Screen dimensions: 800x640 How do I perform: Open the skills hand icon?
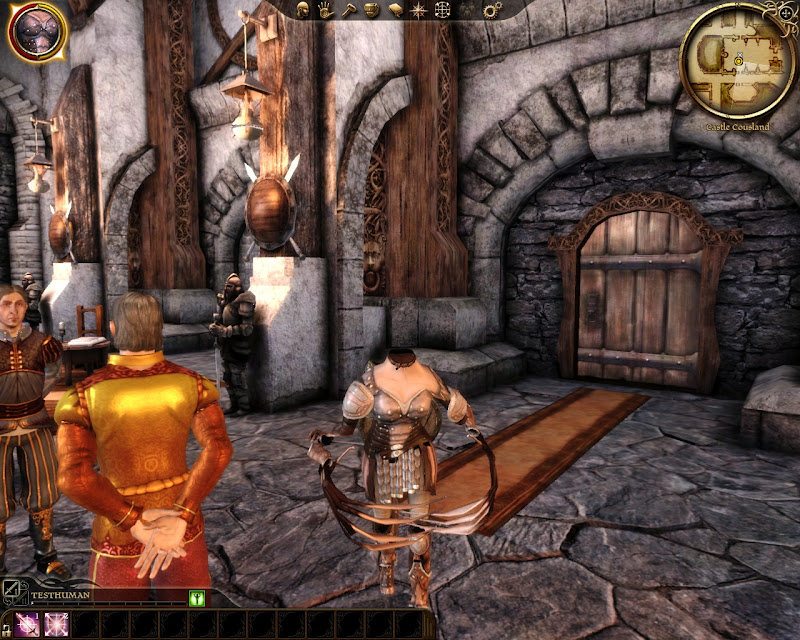326,10
